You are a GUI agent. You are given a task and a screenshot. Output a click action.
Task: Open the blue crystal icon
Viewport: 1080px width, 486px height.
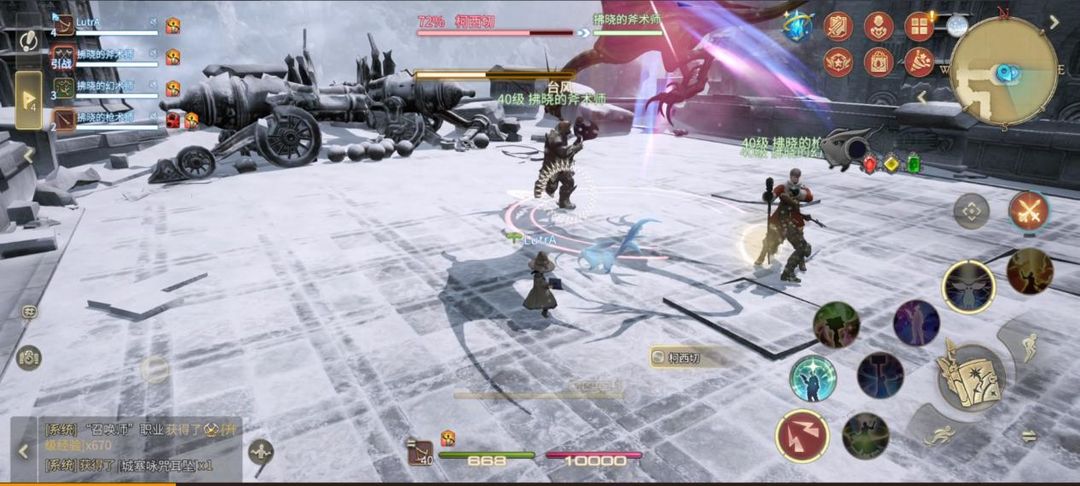[x=798, y=25]
